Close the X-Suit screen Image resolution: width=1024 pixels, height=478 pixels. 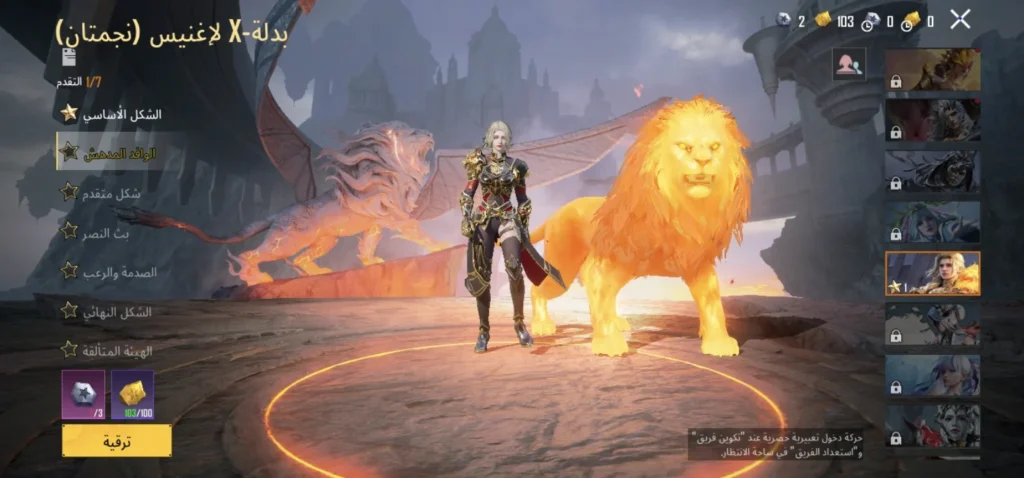click(960, 18)
